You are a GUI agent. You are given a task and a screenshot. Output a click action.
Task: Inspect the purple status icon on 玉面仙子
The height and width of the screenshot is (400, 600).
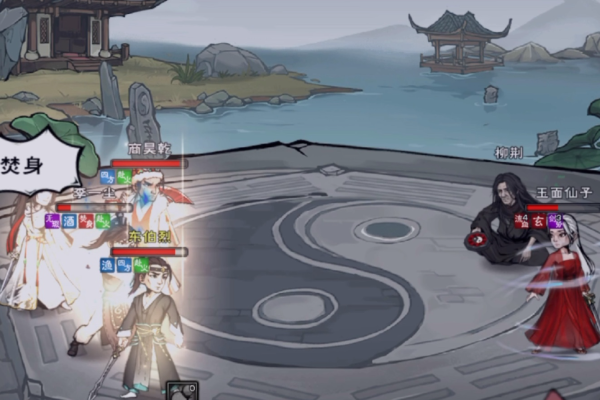coord(554,221)
